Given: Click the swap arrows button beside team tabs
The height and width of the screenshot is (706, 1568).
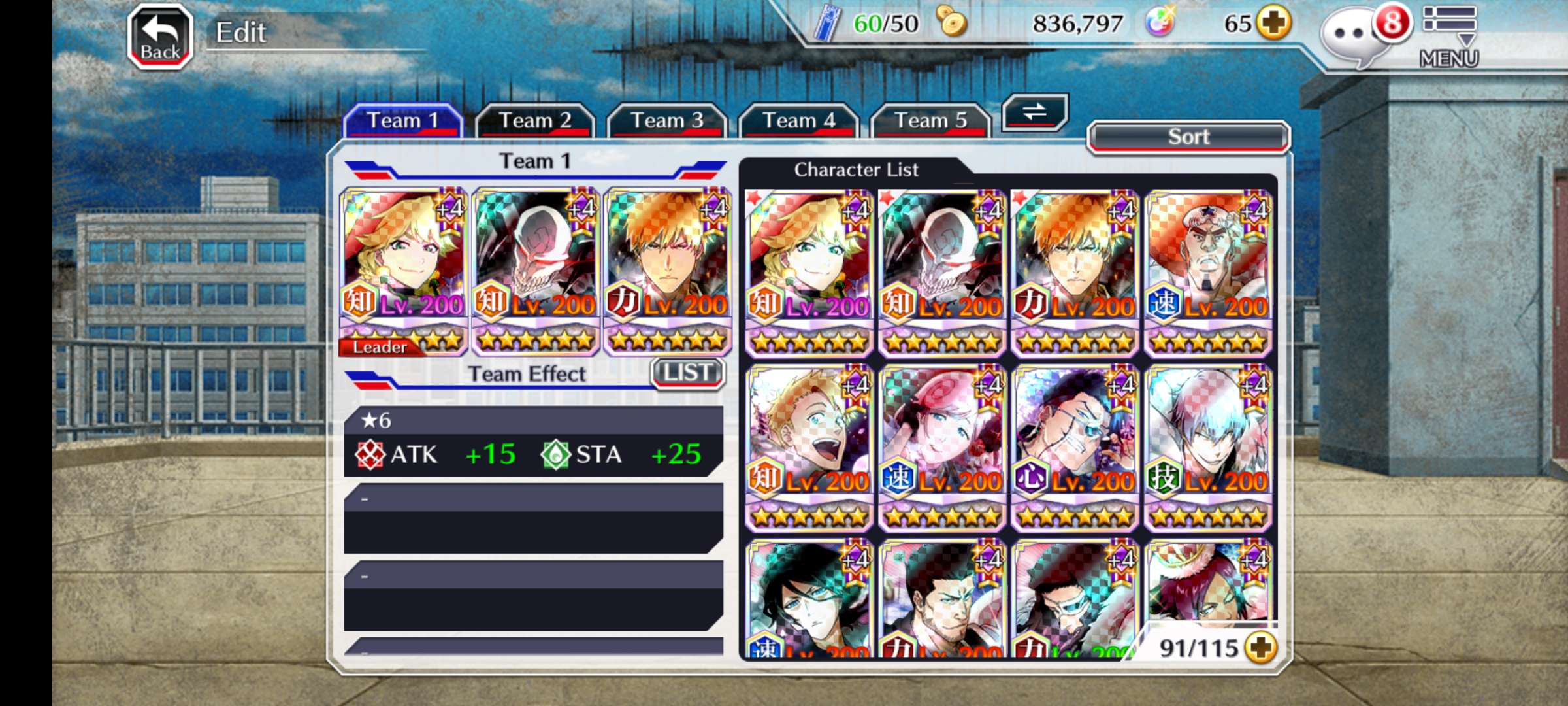Looking at the screenshot, I should point(1034,112).
